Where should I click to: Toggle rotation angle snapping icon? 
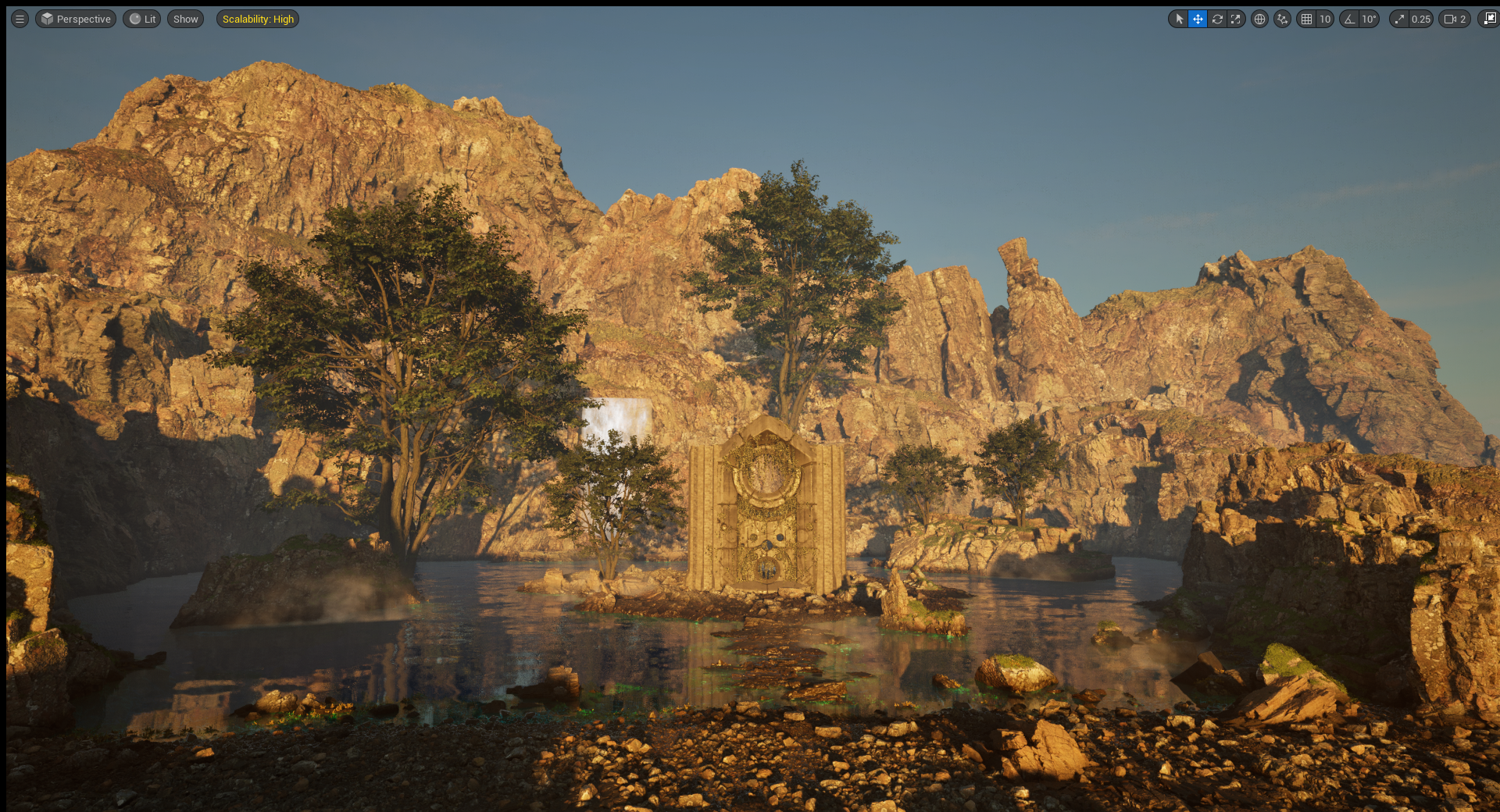click(x=1349, y=19)
